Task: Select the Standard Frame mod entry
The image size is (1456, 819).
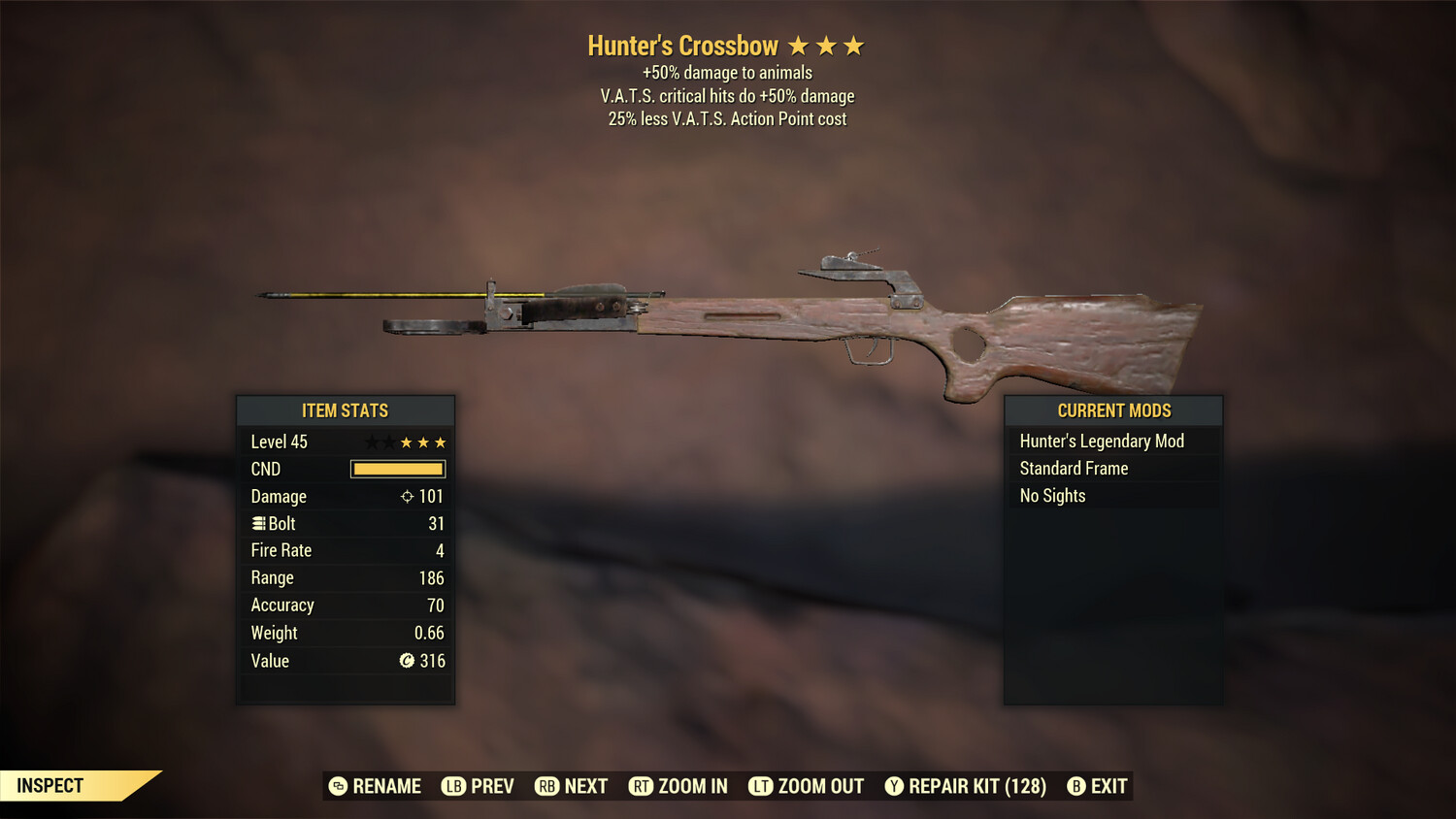Action: click(x=1074, y=468)
